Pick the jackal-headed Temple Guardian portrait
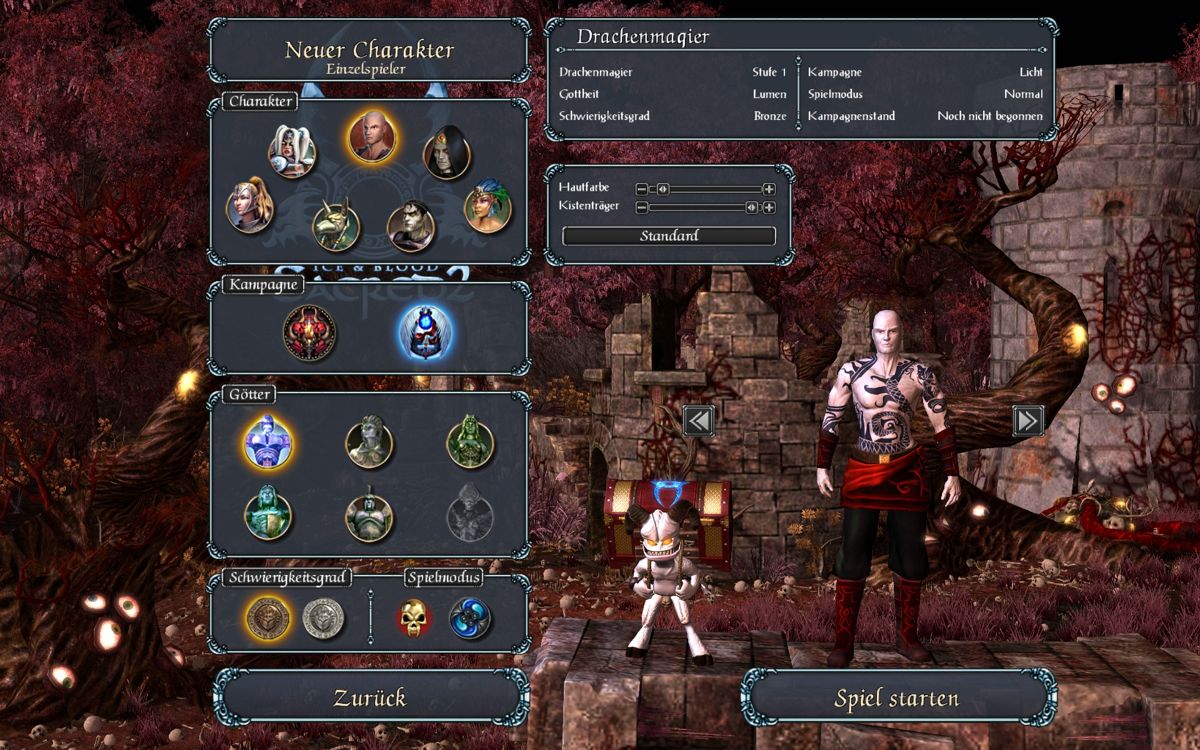This screenshot has height=750, width=1200. 336,226
